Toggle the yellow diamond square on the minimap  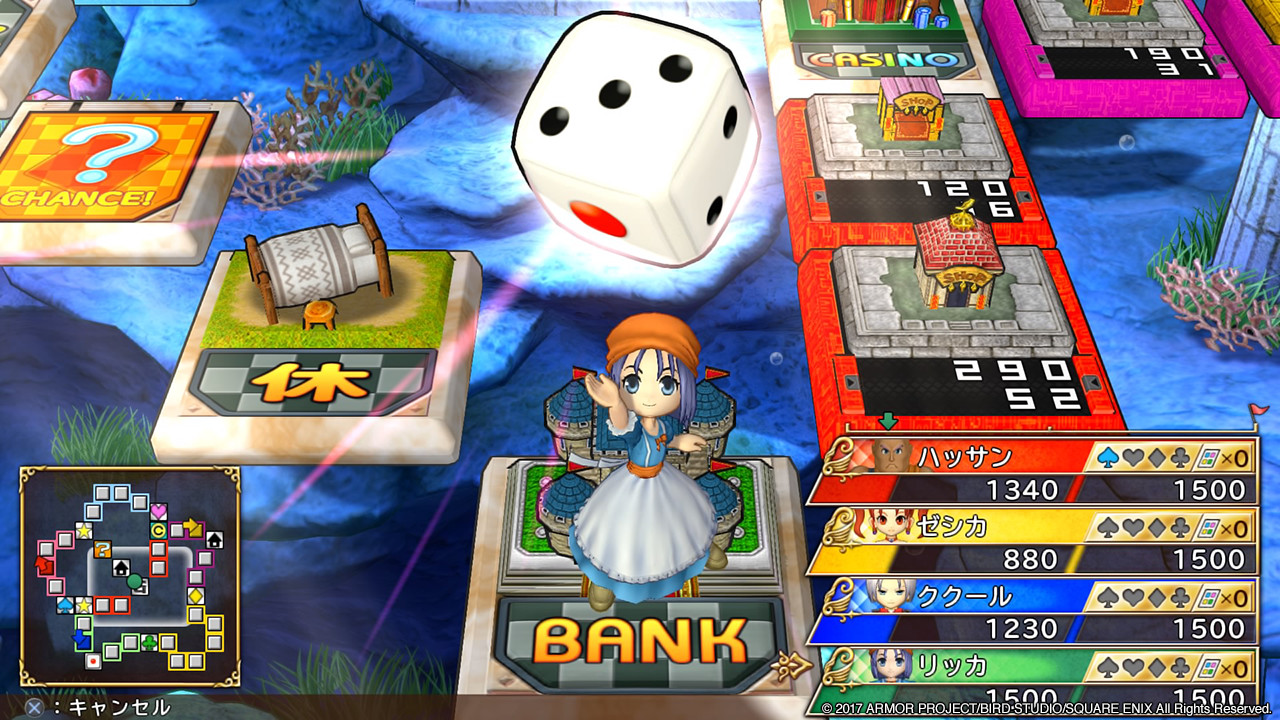[x=194, y=595]
